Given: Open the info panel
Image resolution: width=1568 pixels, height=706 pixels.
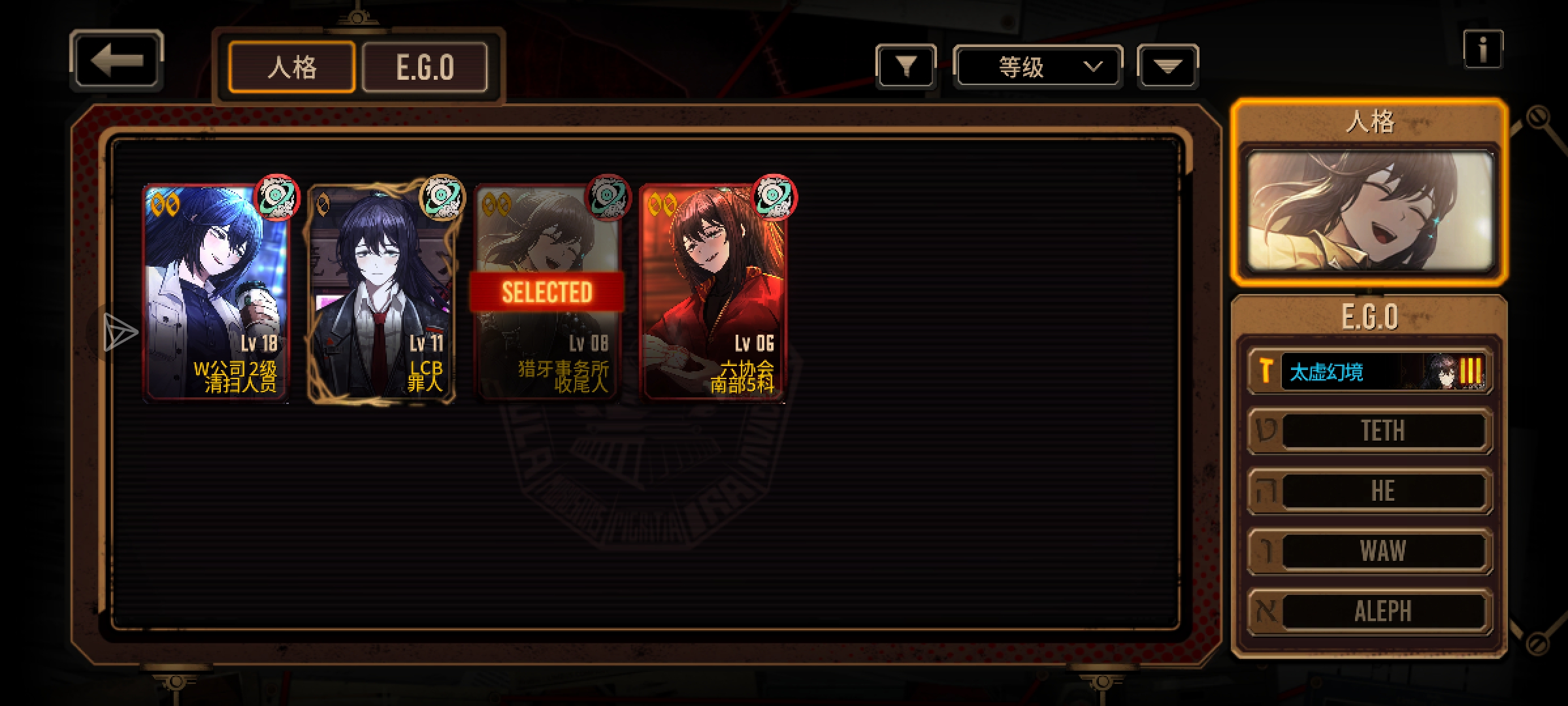Looking at the screenshot, I should [1482, 50].
